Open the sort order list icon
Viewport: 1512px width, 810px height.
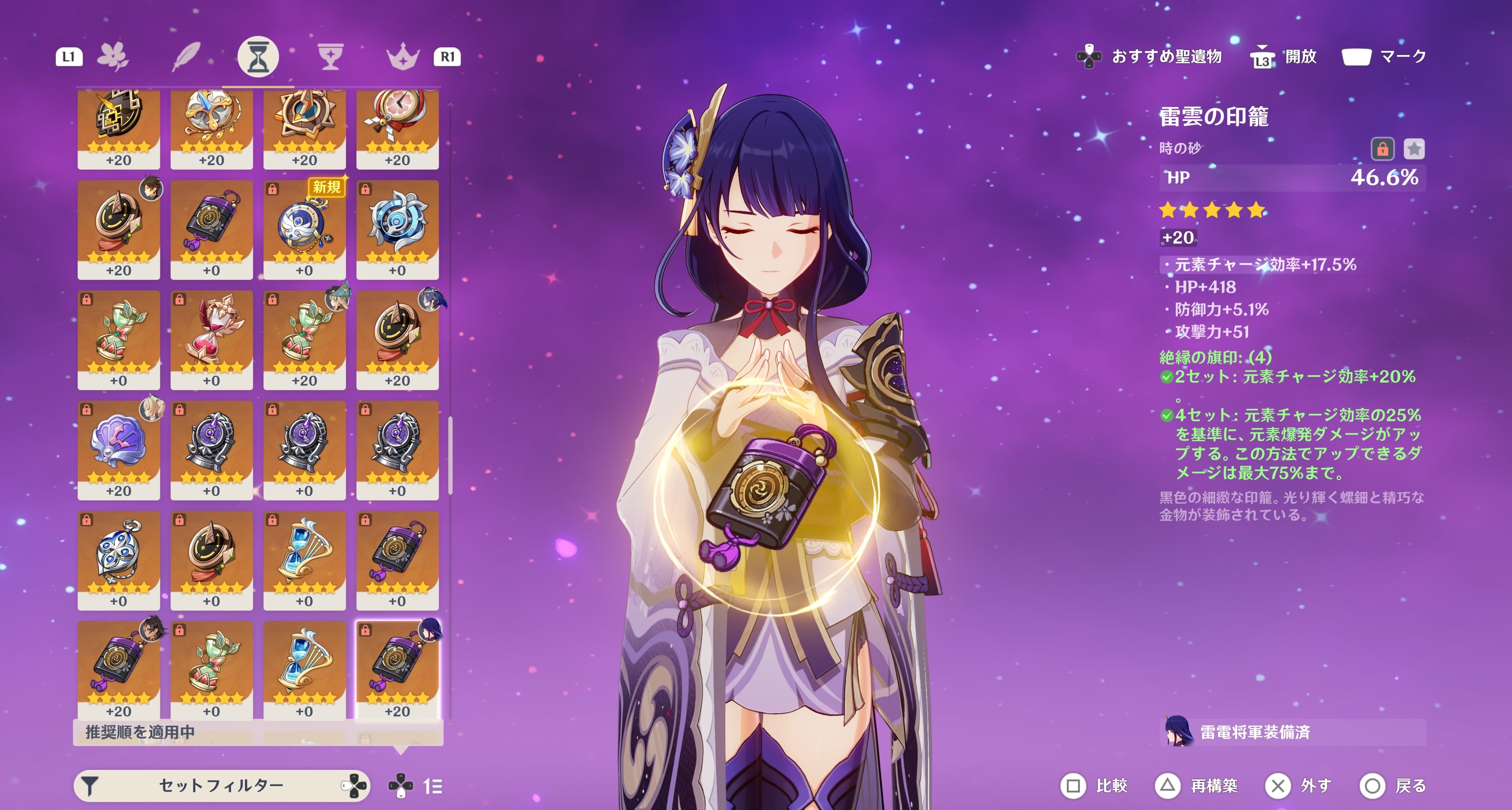[x=433, y=786]
